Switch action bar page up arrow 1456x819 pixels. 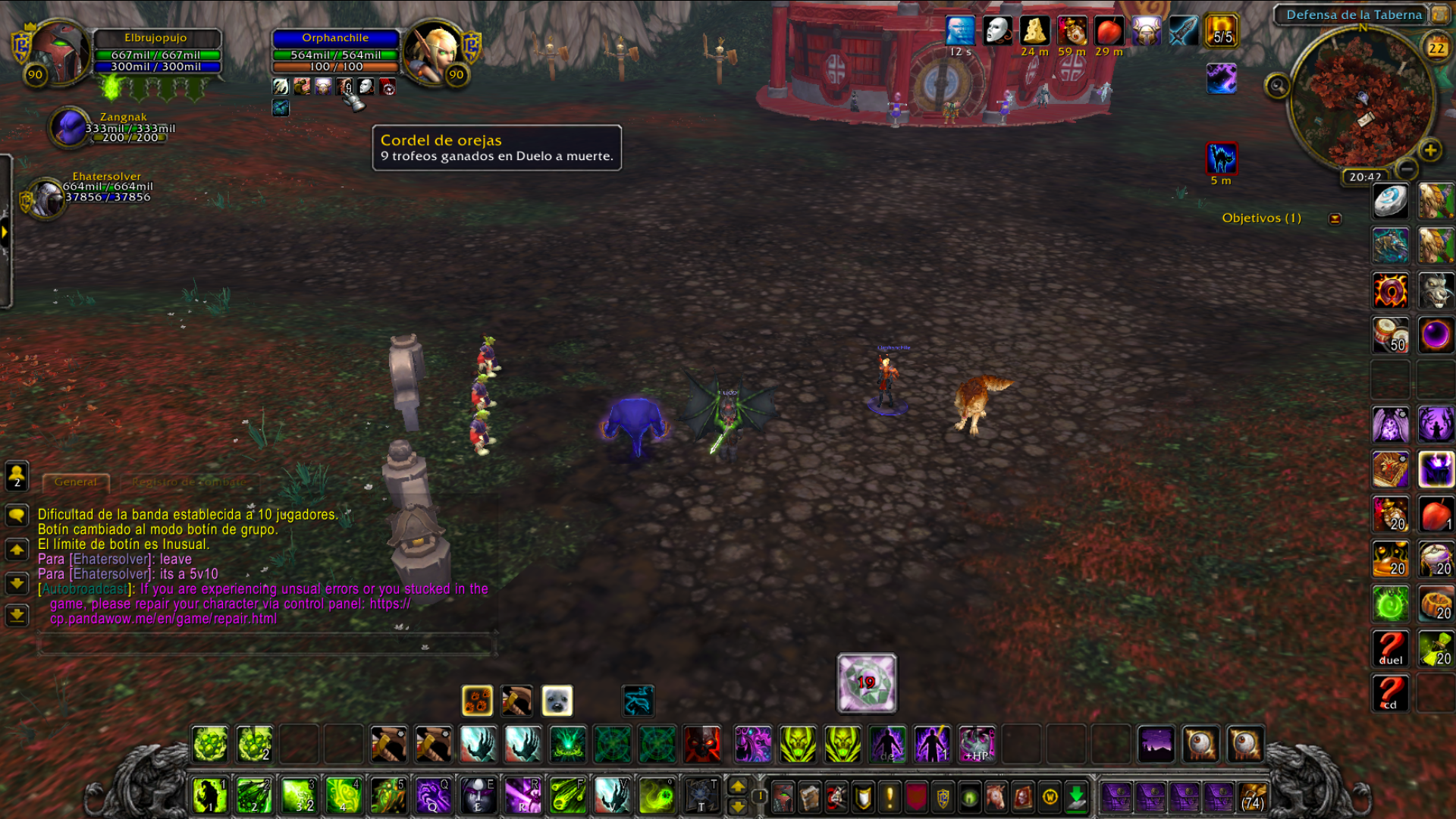[x=737, y=786]
